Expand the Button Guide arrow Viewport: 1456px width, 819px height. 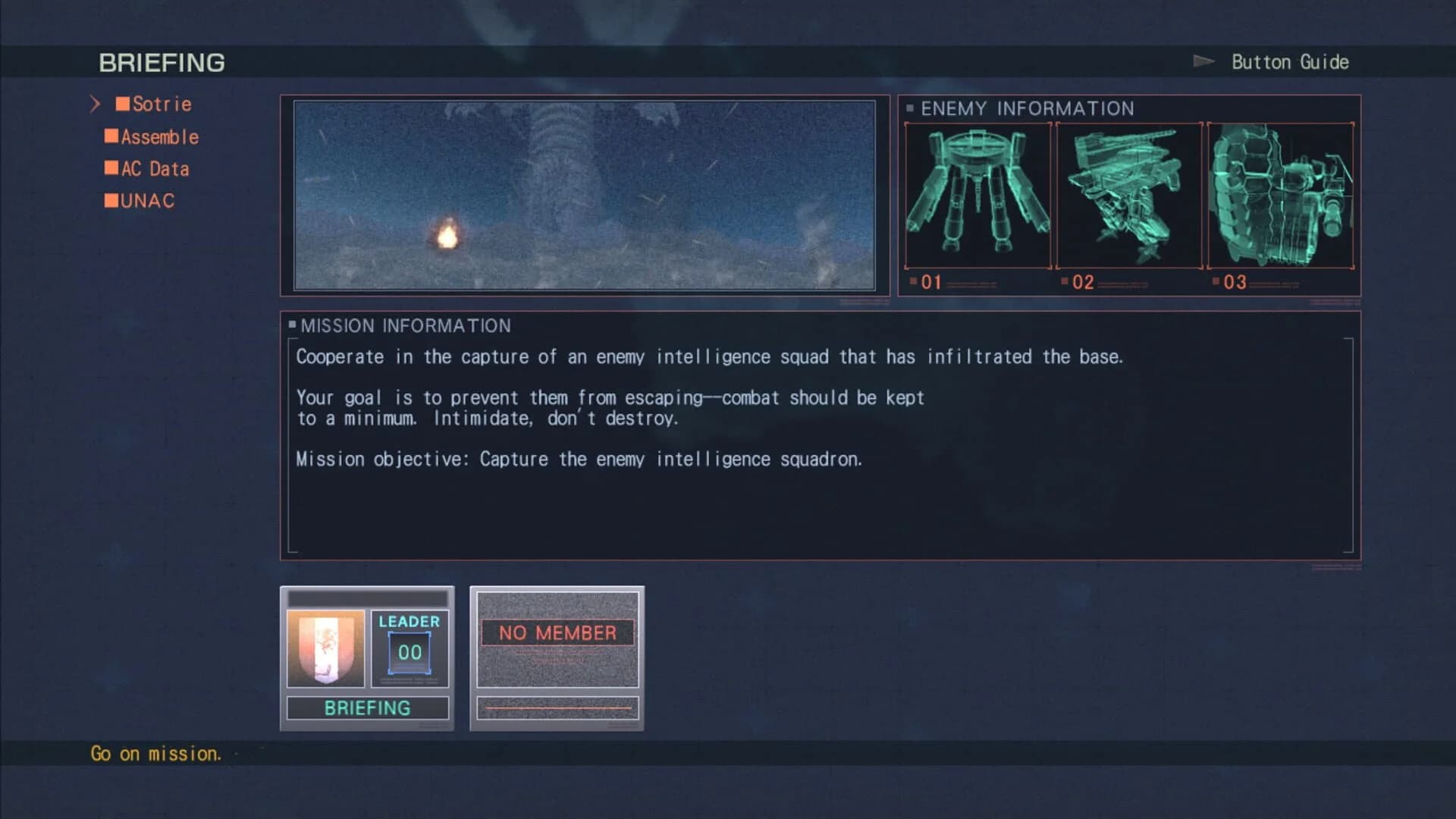(1204, 61)
